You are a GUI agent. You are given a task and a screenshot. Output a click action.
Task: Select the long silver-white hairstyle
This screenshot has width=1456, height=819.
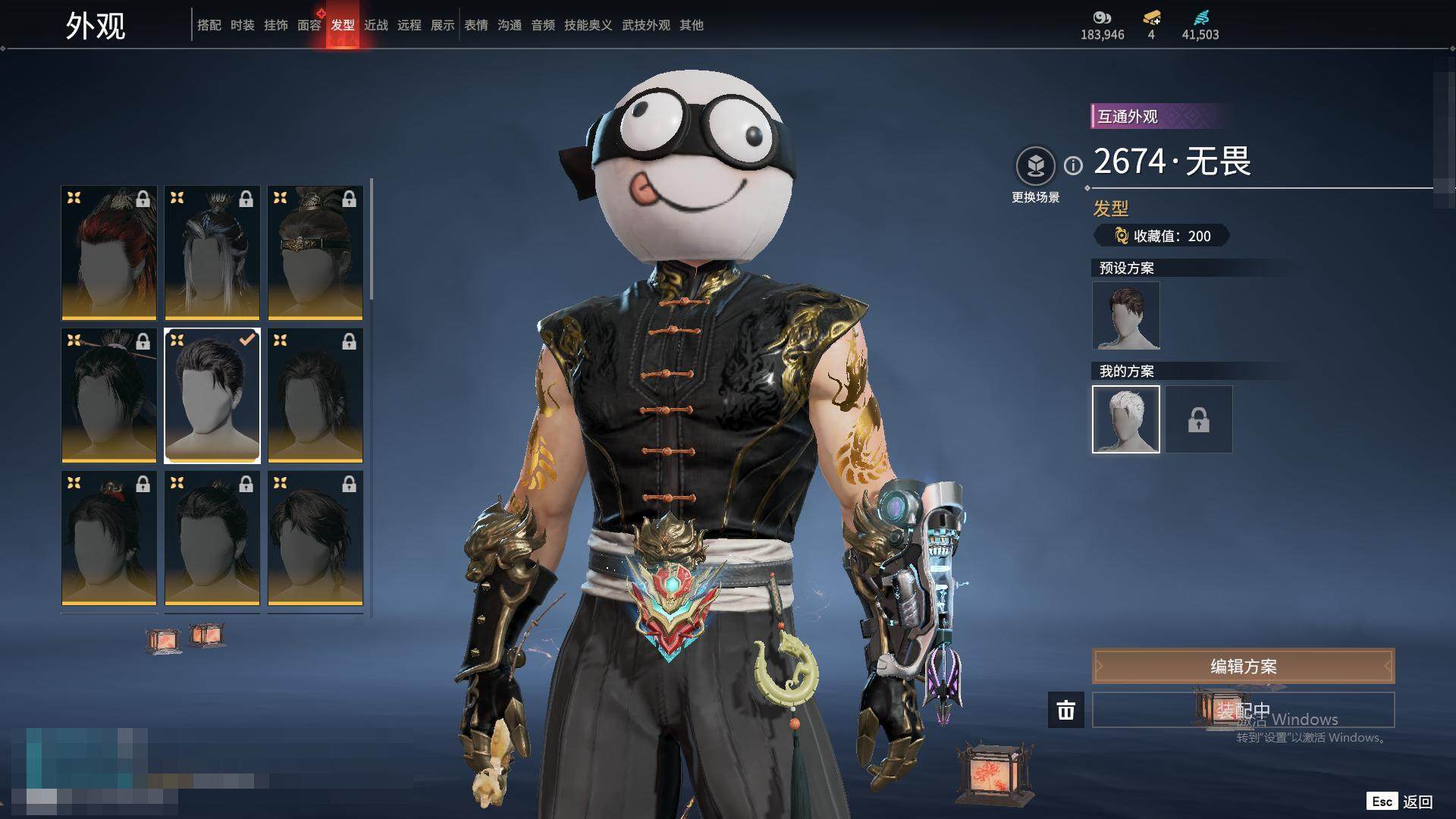point(212,253)
